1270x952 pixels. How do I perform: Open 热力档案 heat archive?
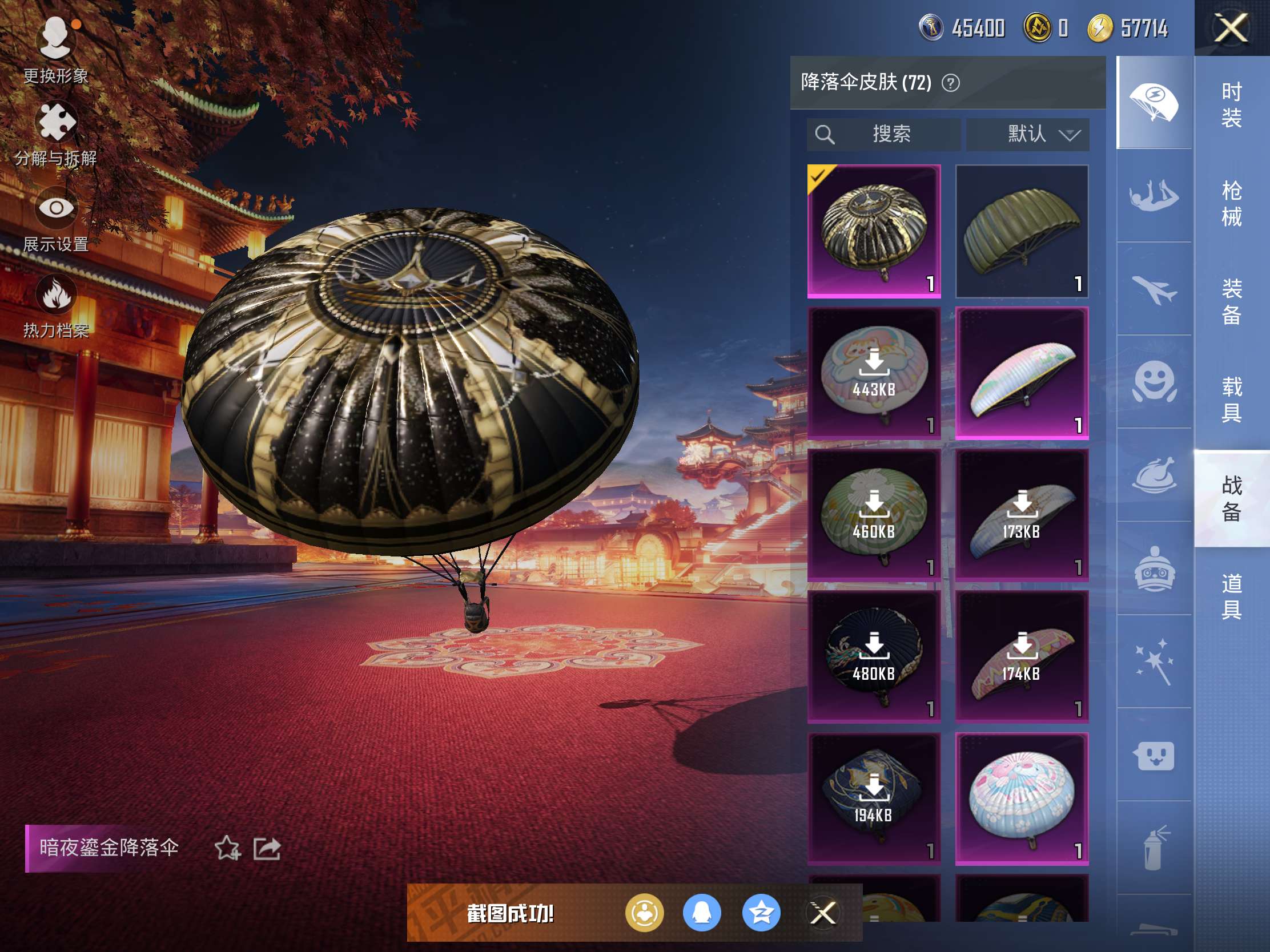point(56,305)
